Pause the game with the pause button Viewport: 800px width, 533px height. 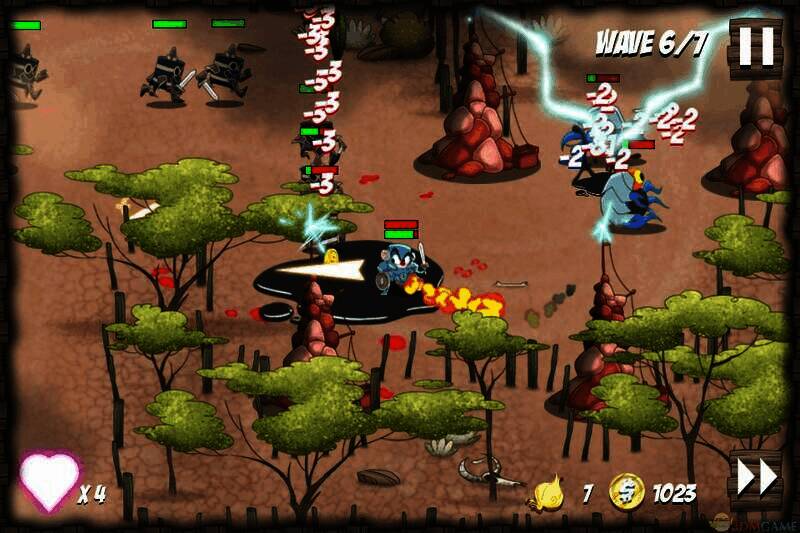click(x=755, y=47)
